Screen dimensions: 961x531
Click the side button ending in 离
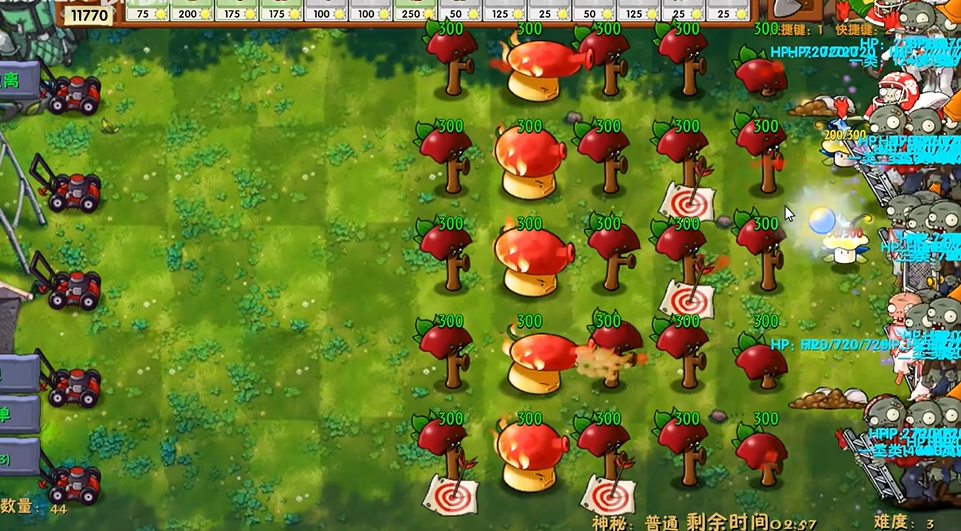click(17, 80)
